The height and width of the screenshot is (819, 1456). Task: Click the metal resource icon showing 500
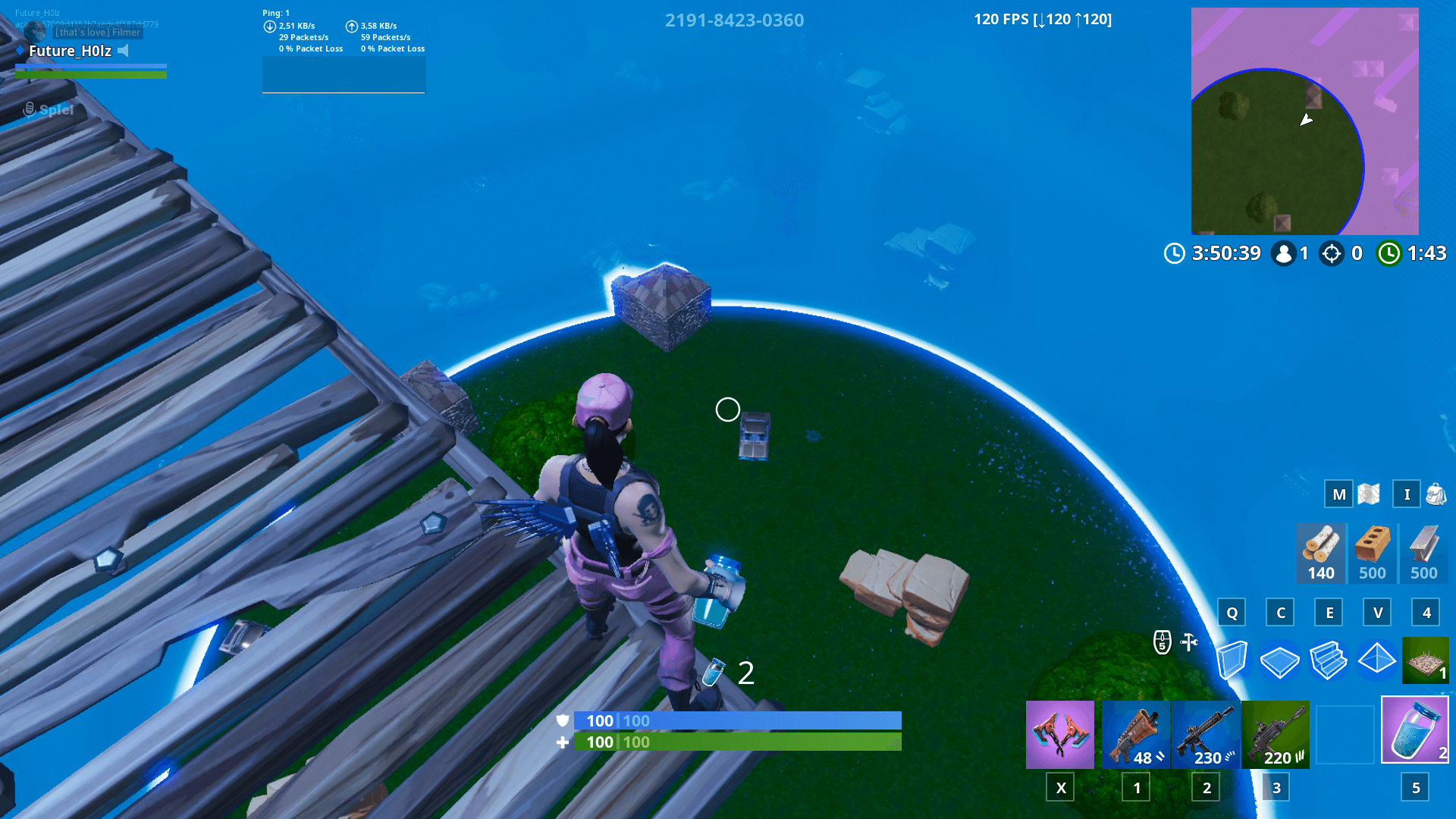pyautogui.click(x=1423, y=550)
